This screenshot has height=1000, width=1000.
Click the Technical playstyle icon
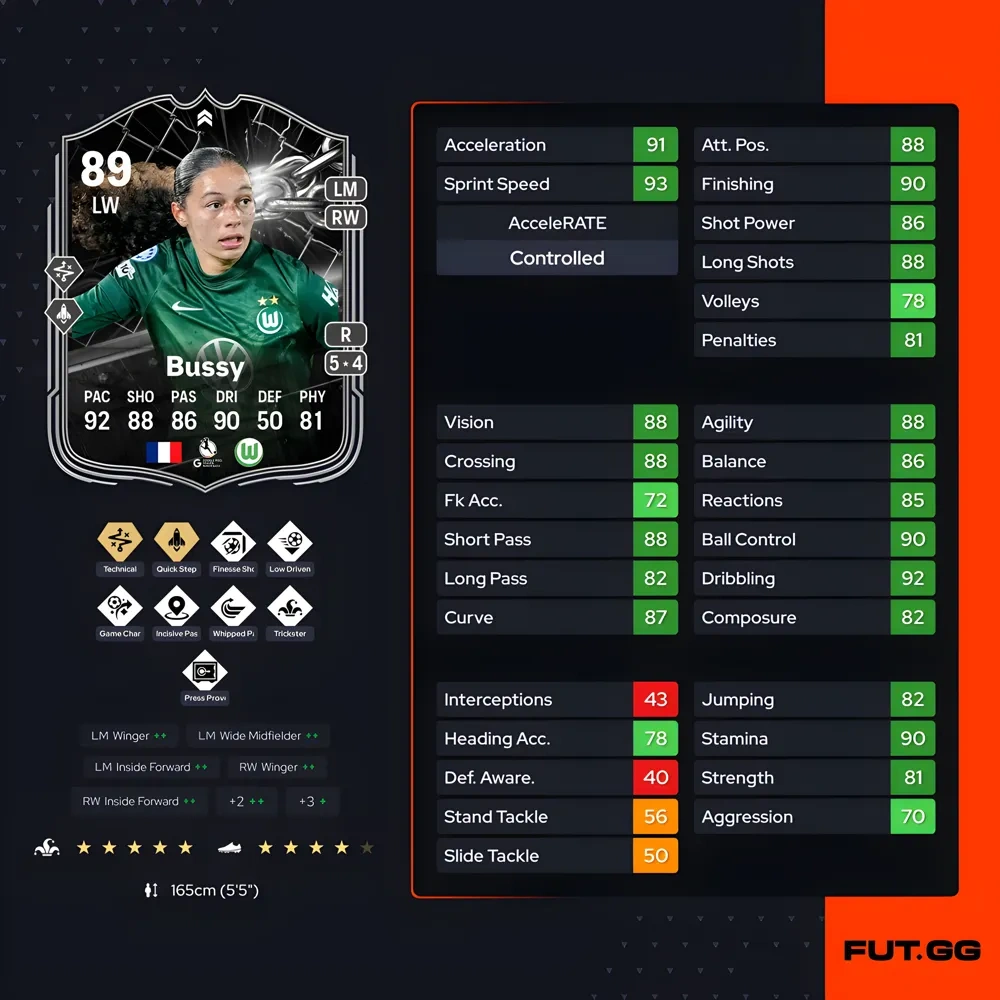point(120,543)
